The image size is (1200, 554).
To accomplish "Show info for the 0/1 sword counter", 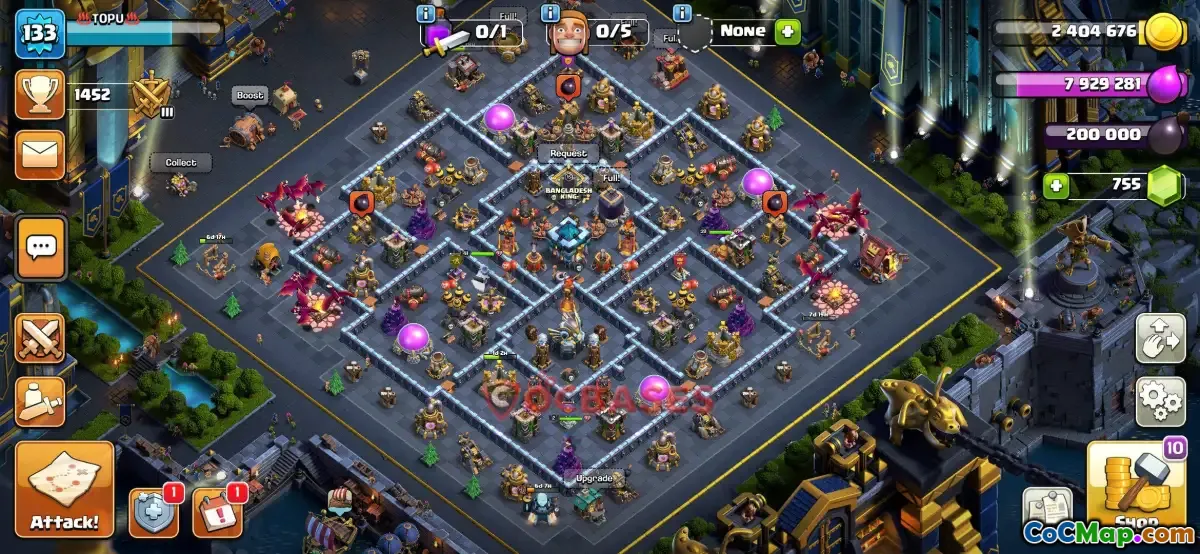I will [426, 13].
